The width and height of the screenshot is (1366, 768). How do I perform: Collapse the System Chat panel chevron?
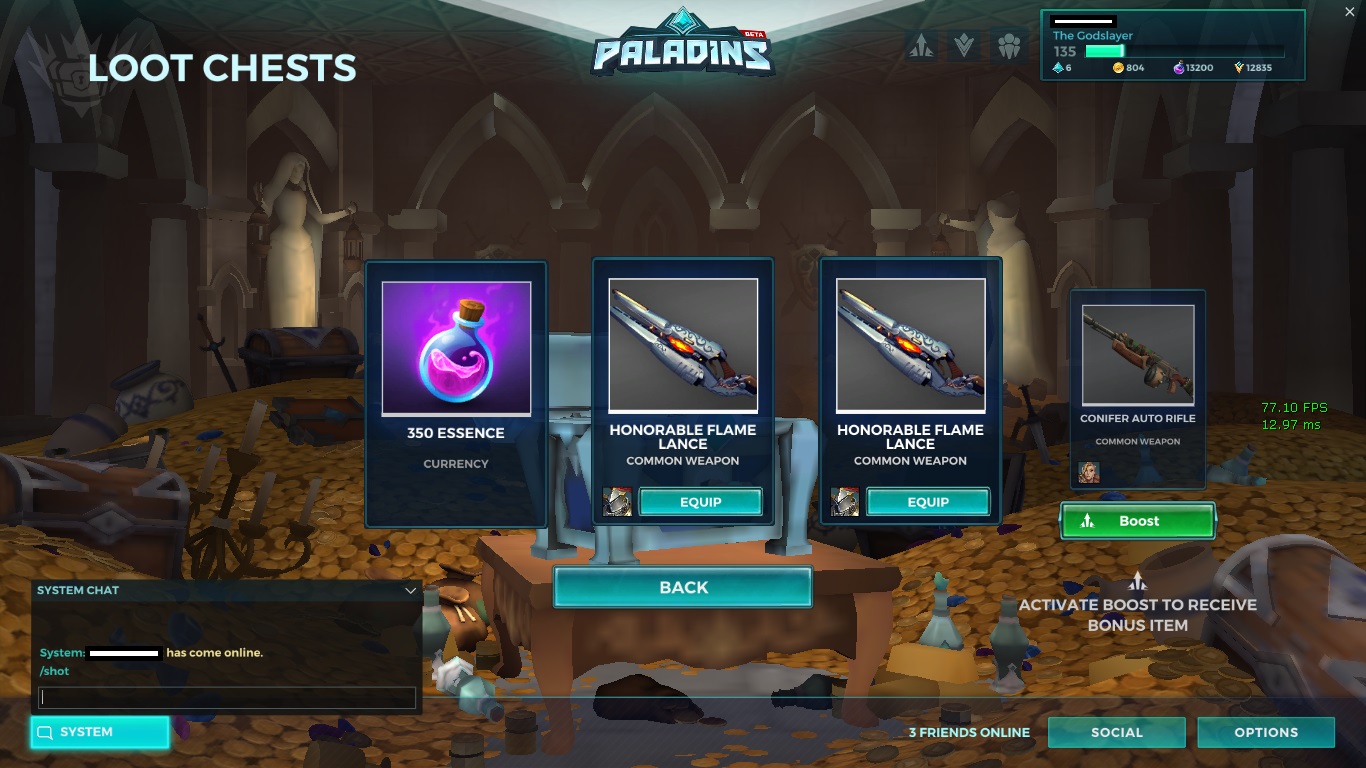409,590
